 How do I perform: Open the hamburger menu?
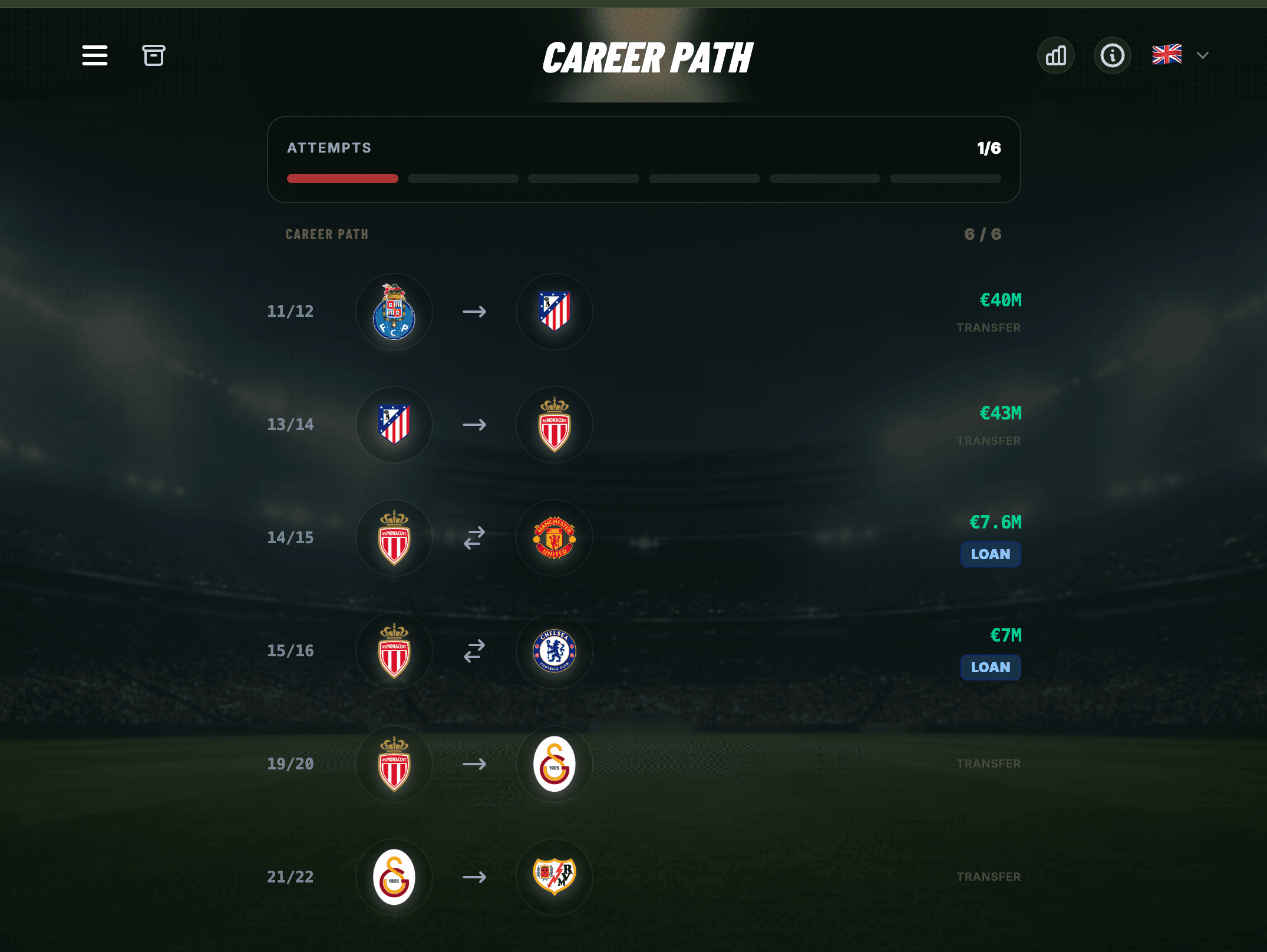pos(94,55)
